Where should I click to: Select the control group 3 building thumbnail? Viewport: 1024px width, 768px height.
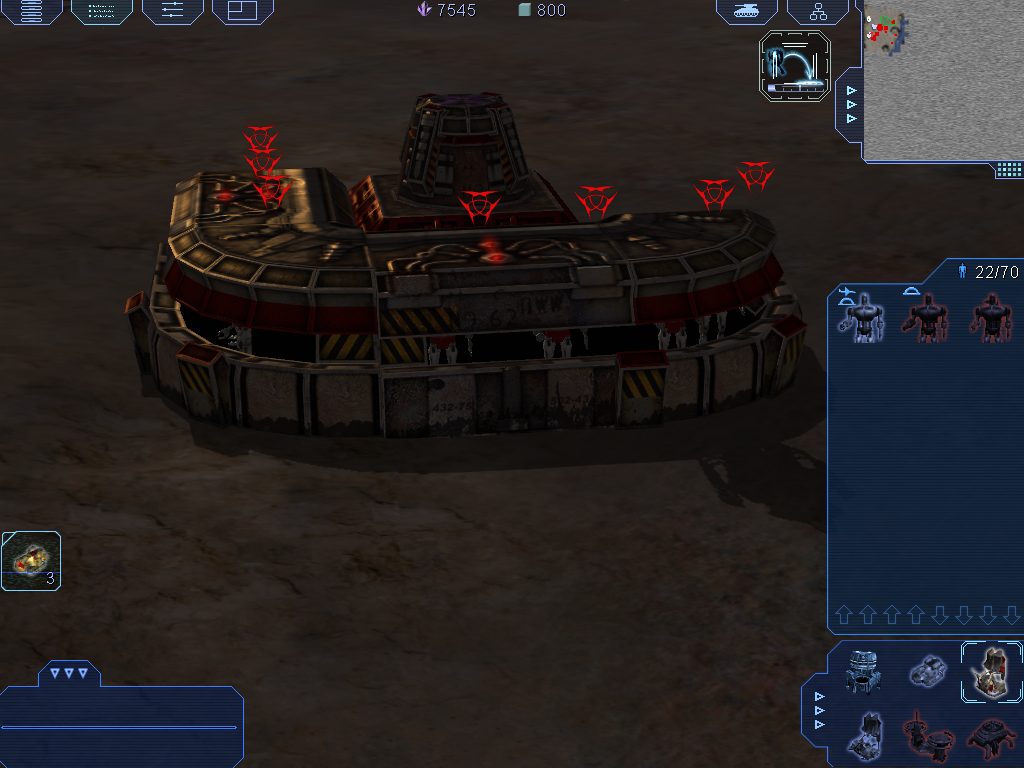pos(30,560)
